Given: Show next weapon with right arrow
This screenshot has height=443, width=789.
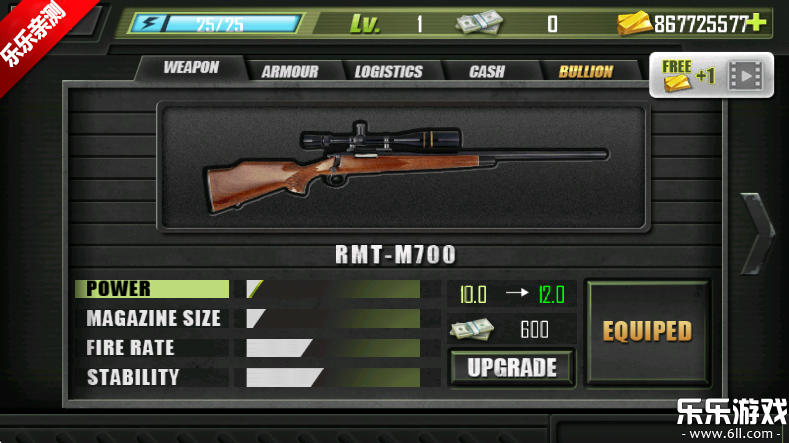Looking at the screenshot, I should point(757,232).
